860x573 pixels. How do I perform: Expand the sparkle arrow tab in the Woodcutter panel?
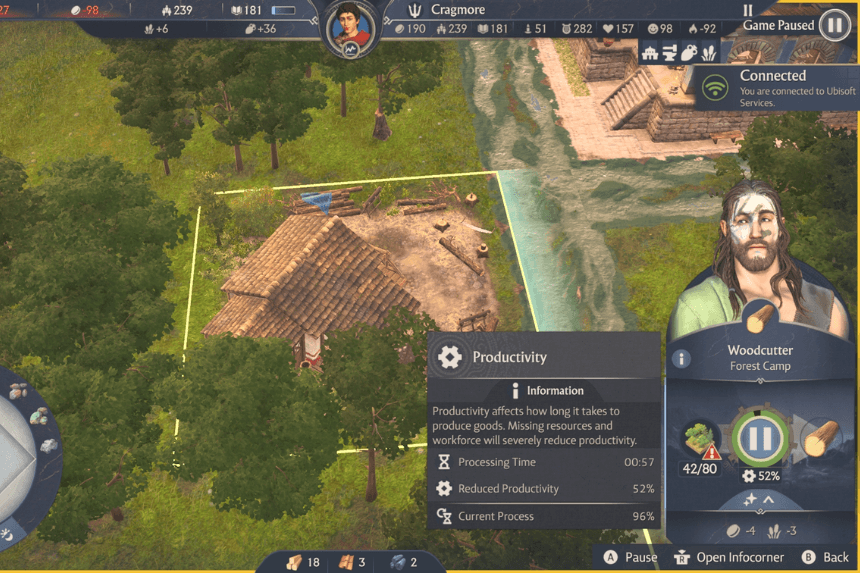tap(761, 499)
